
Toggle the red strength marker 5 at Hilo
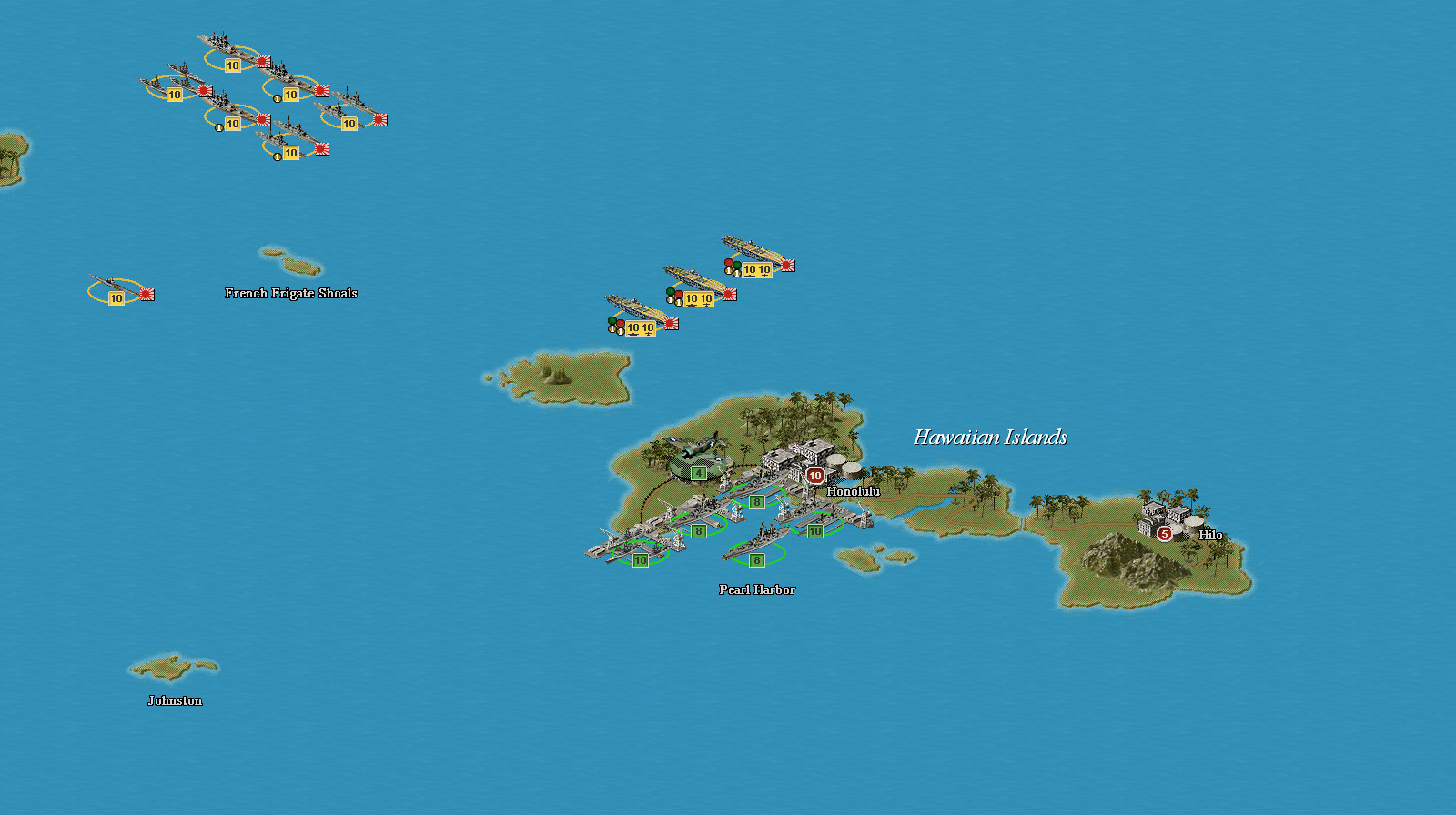(1163, 536)
